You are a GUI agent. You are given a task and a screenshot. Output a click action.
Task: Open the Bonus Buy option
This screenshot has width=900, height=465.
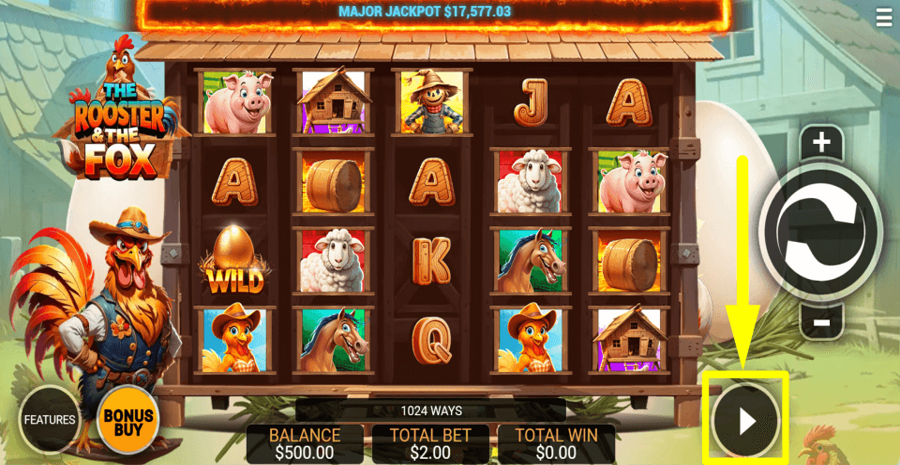(128, 421)
